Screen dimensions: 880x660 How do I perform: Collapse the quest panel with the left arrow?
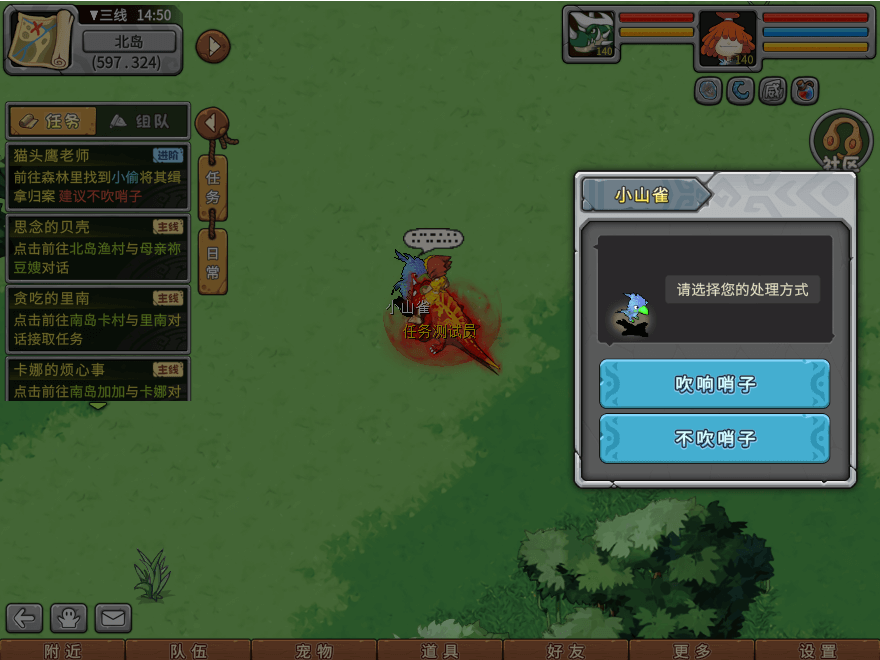(211, 123)
